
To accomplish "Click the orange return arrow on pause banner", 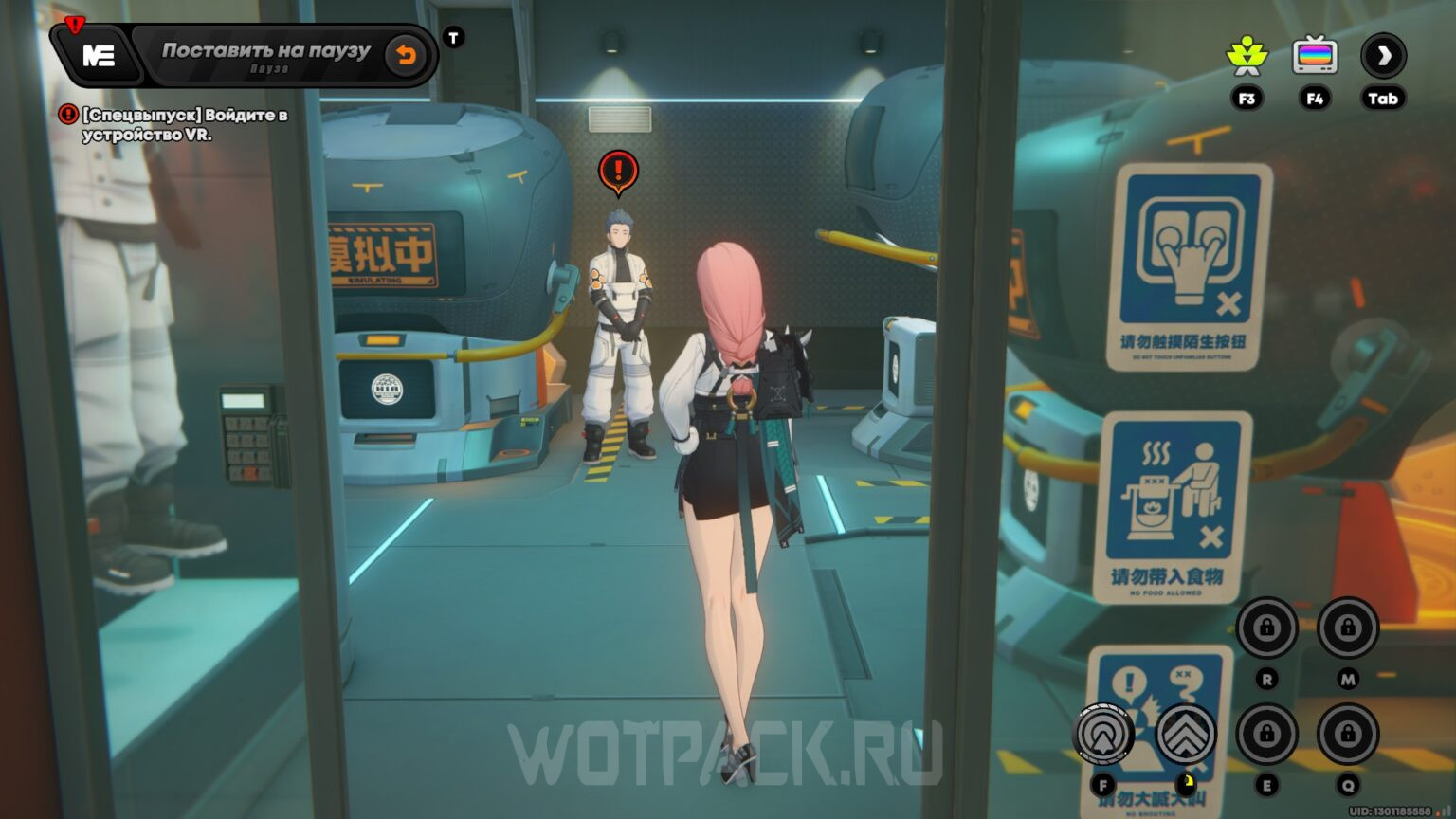I will (x=408, y=54).
